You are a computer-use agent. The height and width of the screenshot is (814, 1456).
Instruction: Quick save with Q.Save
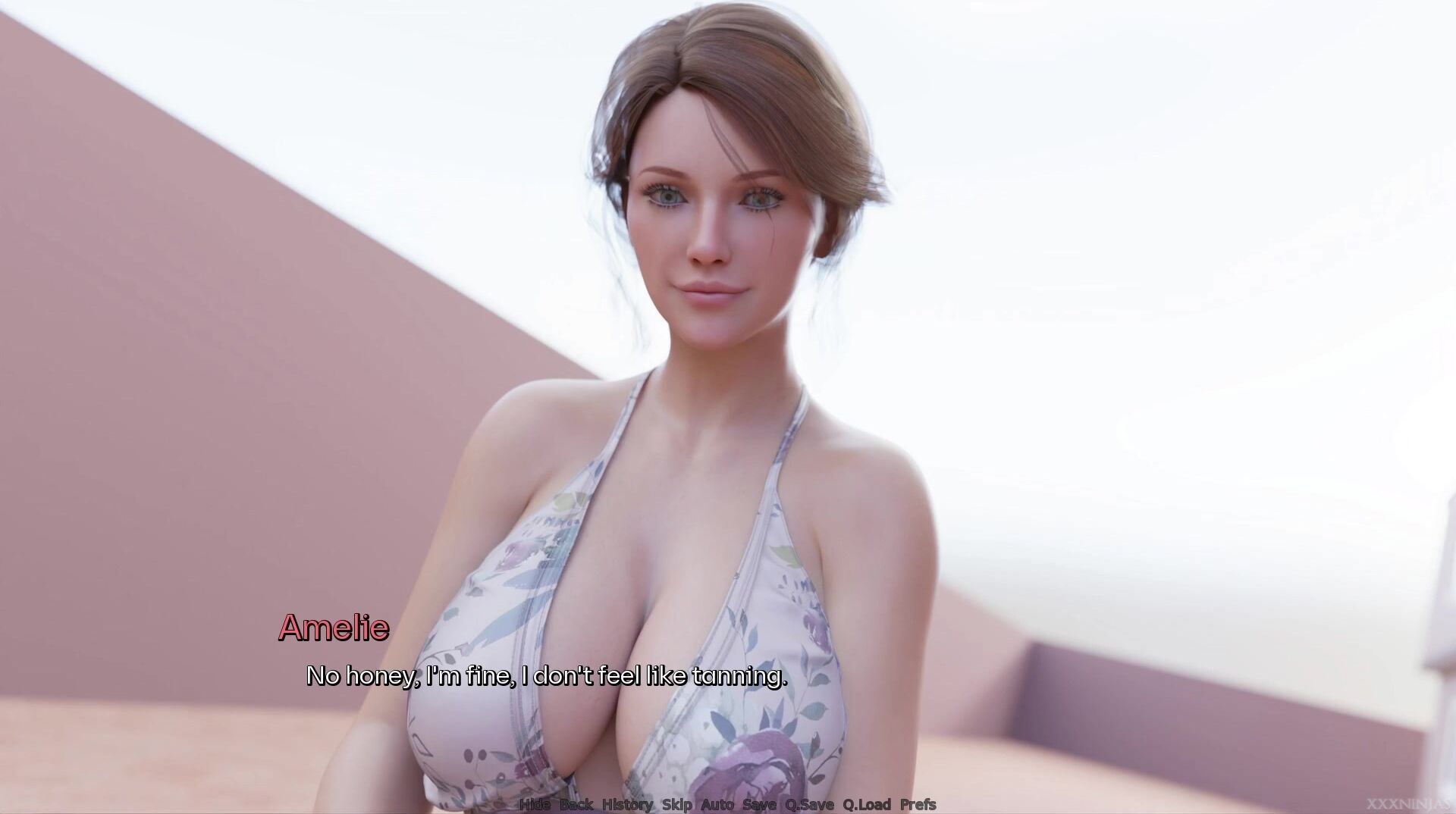[x=809, y=804]
